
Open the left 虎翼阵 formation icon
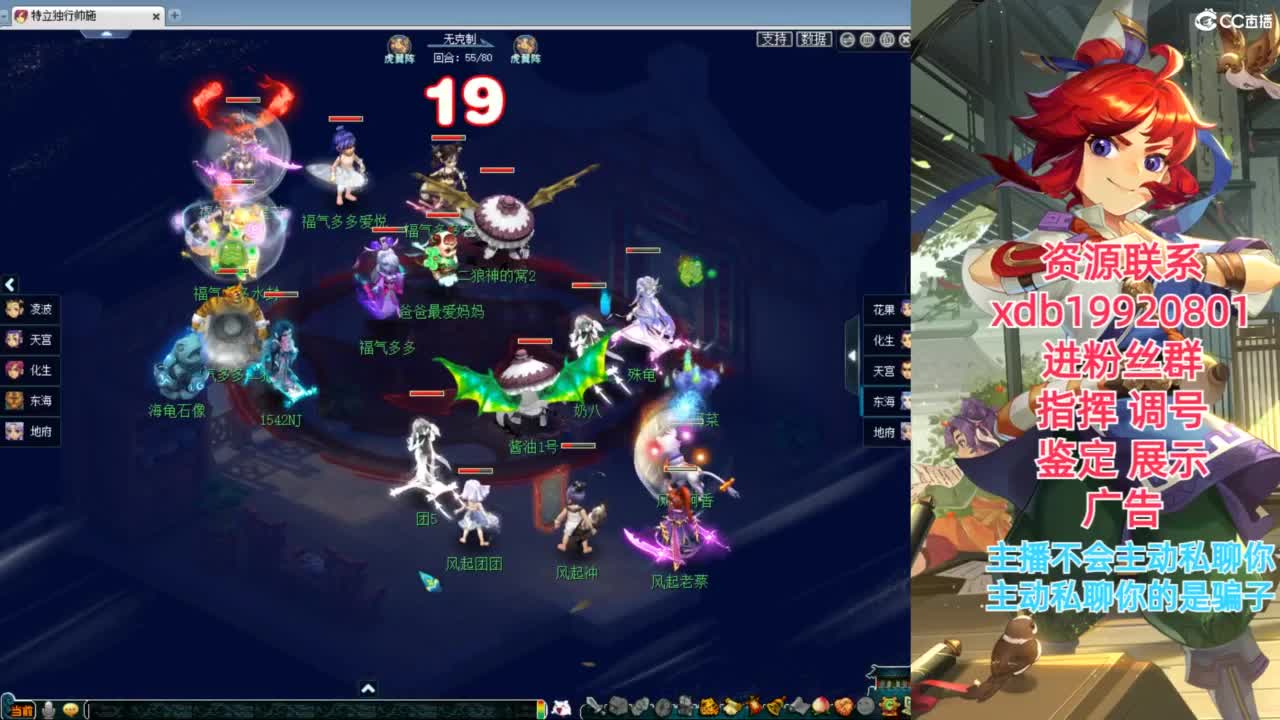click(399, 44)
